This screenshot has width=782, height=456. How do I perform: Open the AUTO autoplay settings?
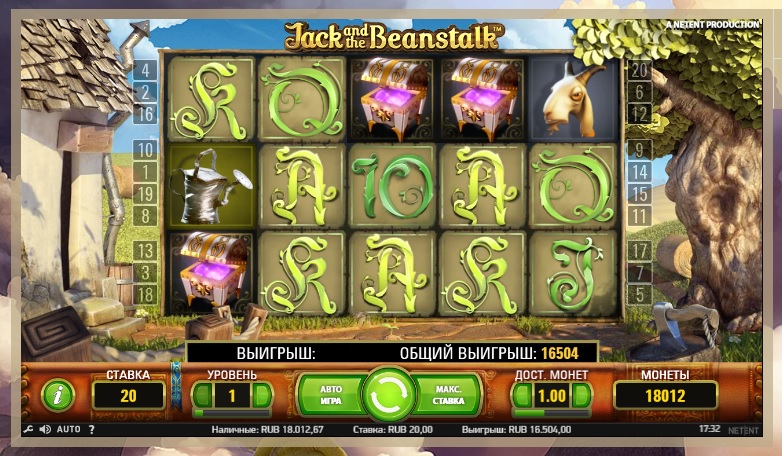tap(68, 429)
